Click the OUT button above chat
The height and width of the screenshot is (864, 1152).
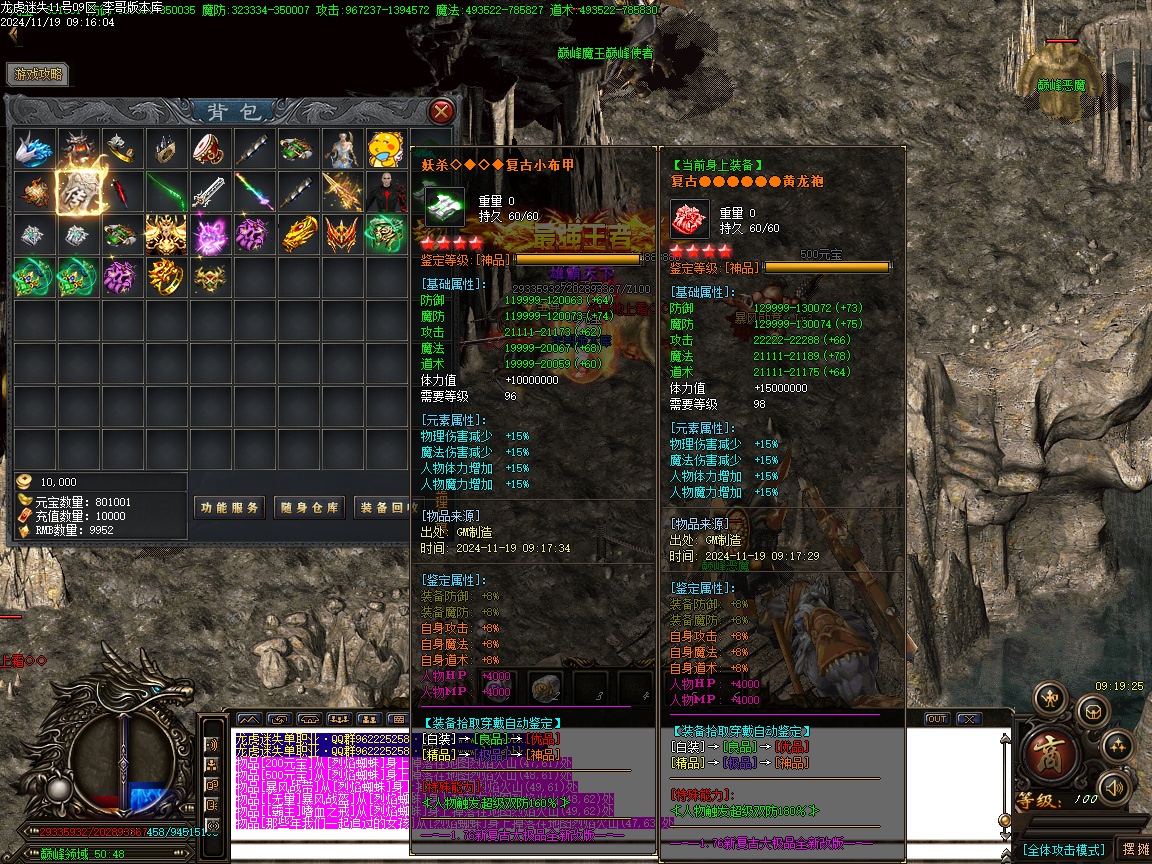pyautogui.click(x=936, y=719)
